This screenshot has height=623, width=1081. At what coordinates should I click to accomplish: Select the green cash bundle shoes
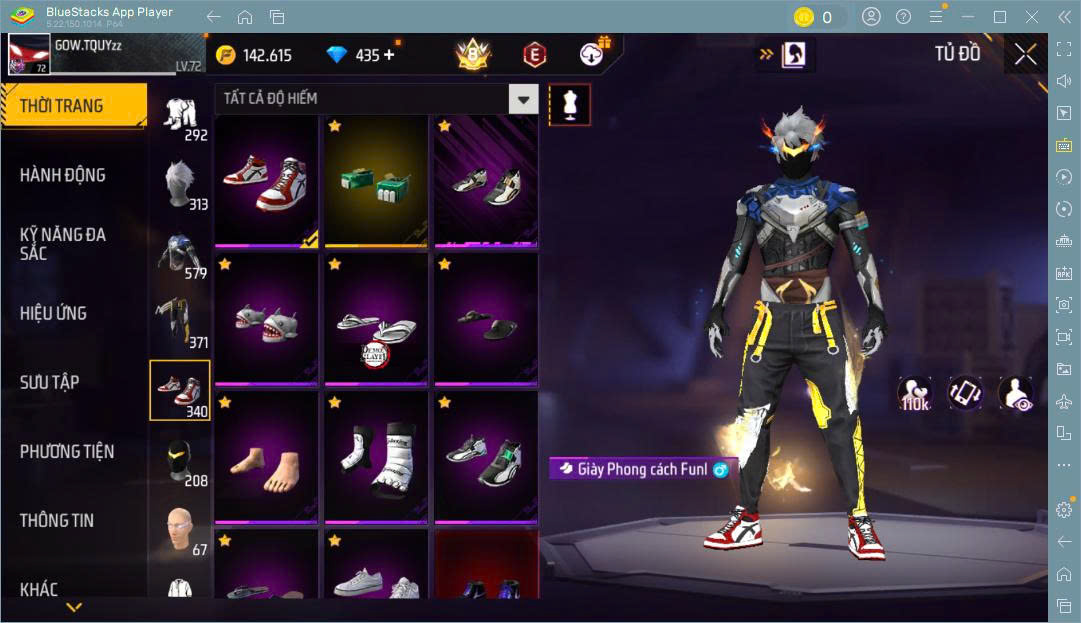(x=375, y=181)
